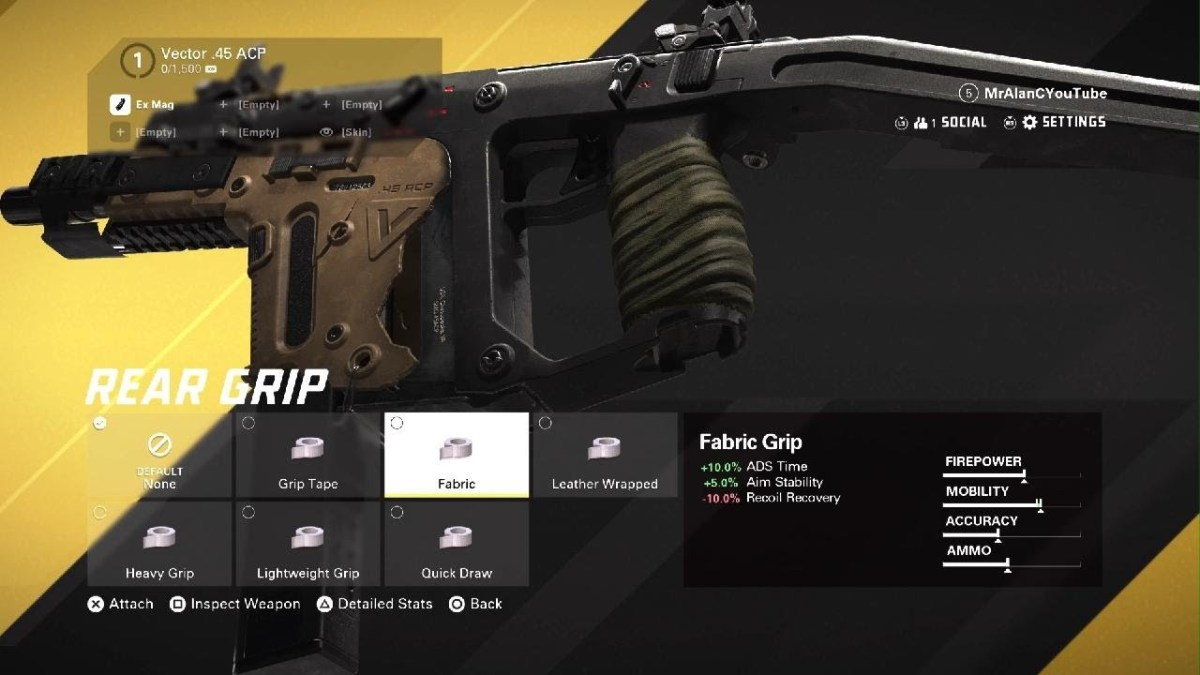This screenshot has height=675, width=1200.
Task: Select the default None grip option
Action: (160, 455)
